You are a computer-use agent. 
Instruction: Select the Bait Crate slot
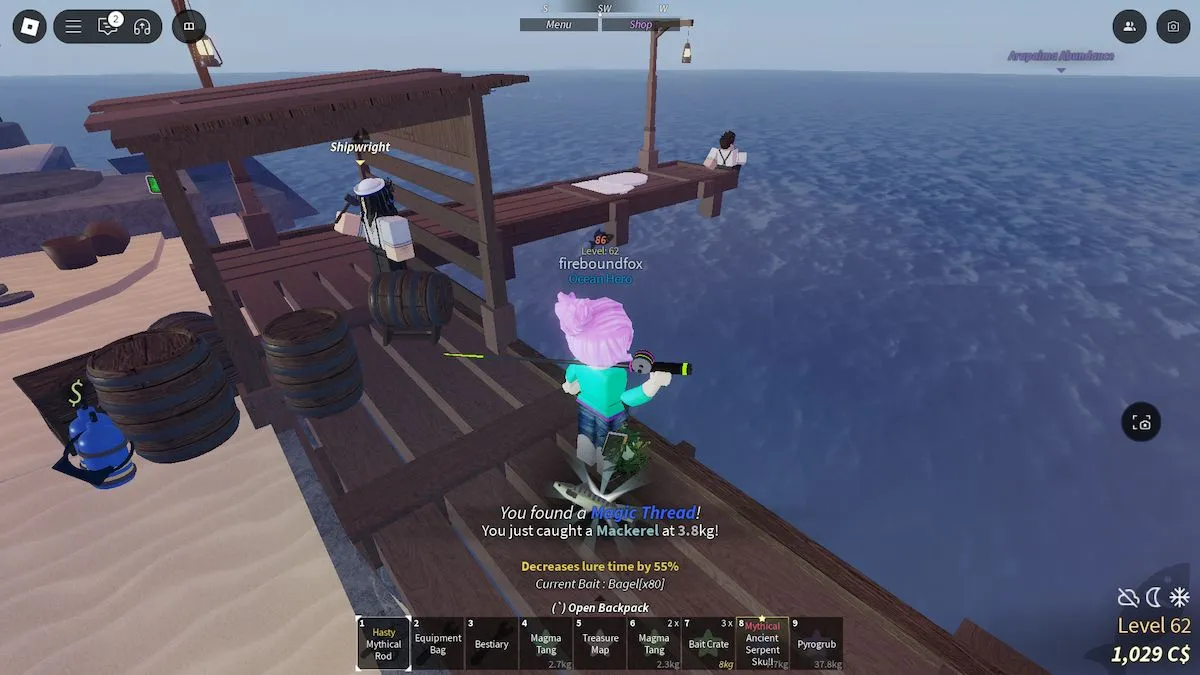(x=708, y=643)
